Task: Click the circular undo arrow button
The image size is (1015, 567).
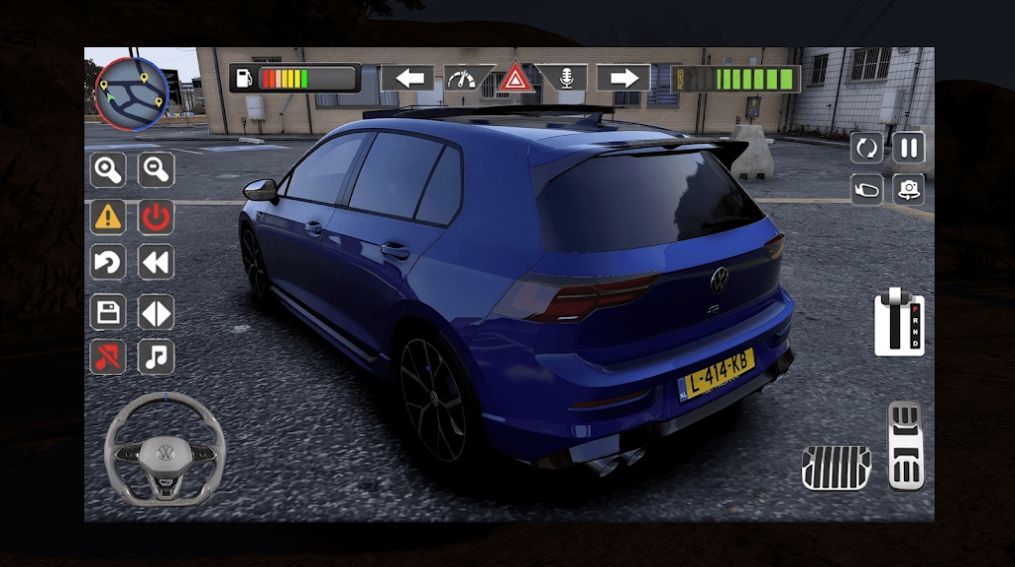Action: tap(108, 263)
